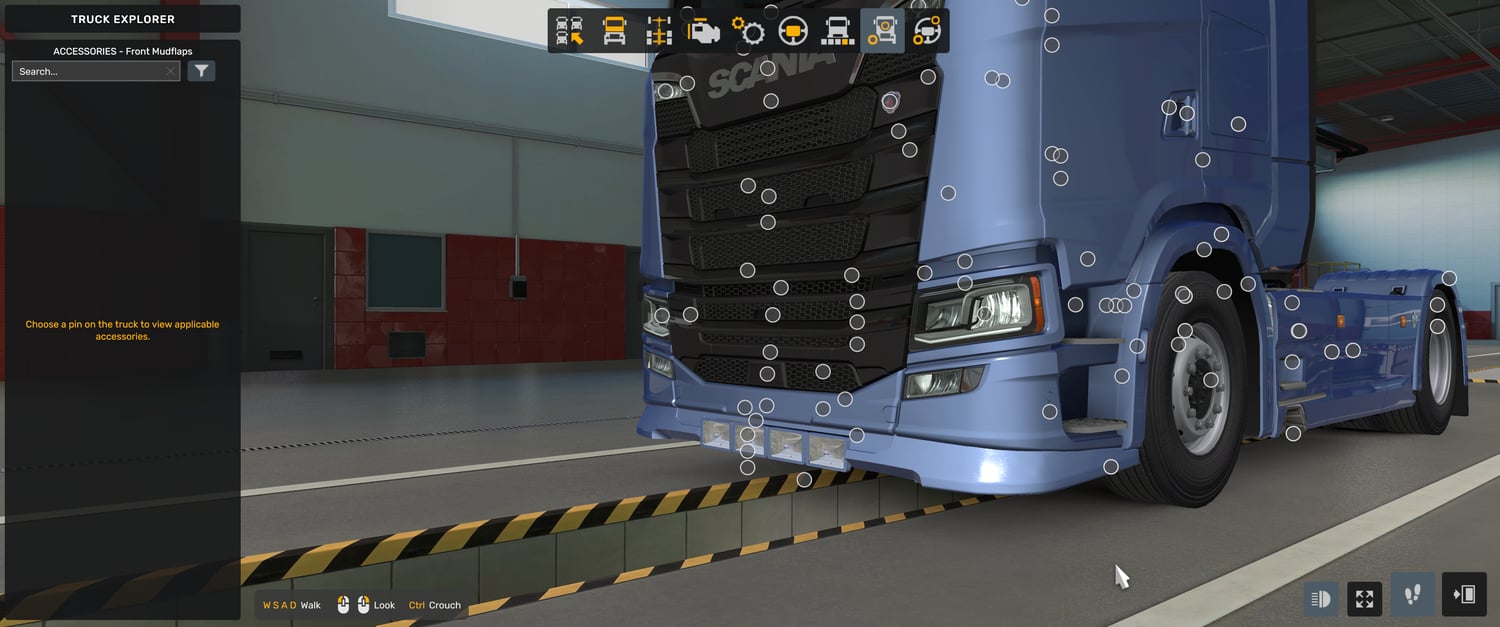Viewport: 1500px width, 627px height.
Task: Open the transmission gears category
Action: 748,31
